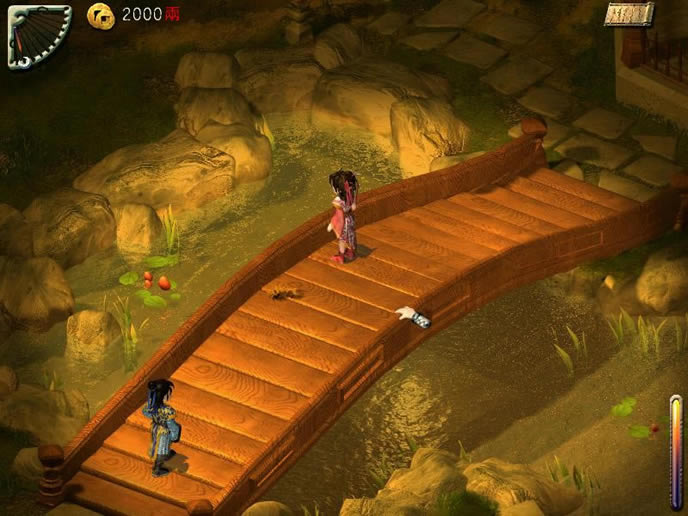Click the gold coin money icon
The width and height of the screenshot is (688, 516).
[100, 14]
